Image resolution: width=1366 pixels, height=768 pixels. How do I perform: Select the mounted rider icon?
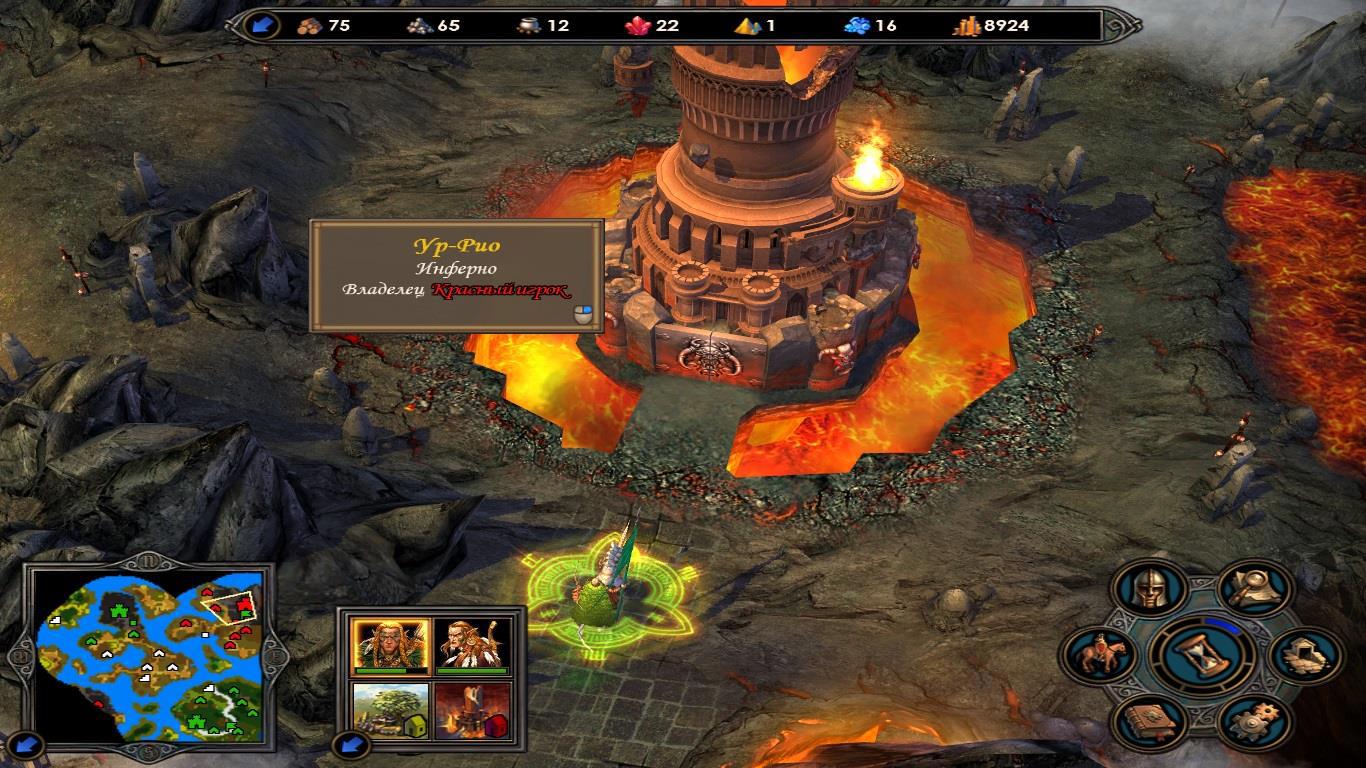coord(1096,655)
